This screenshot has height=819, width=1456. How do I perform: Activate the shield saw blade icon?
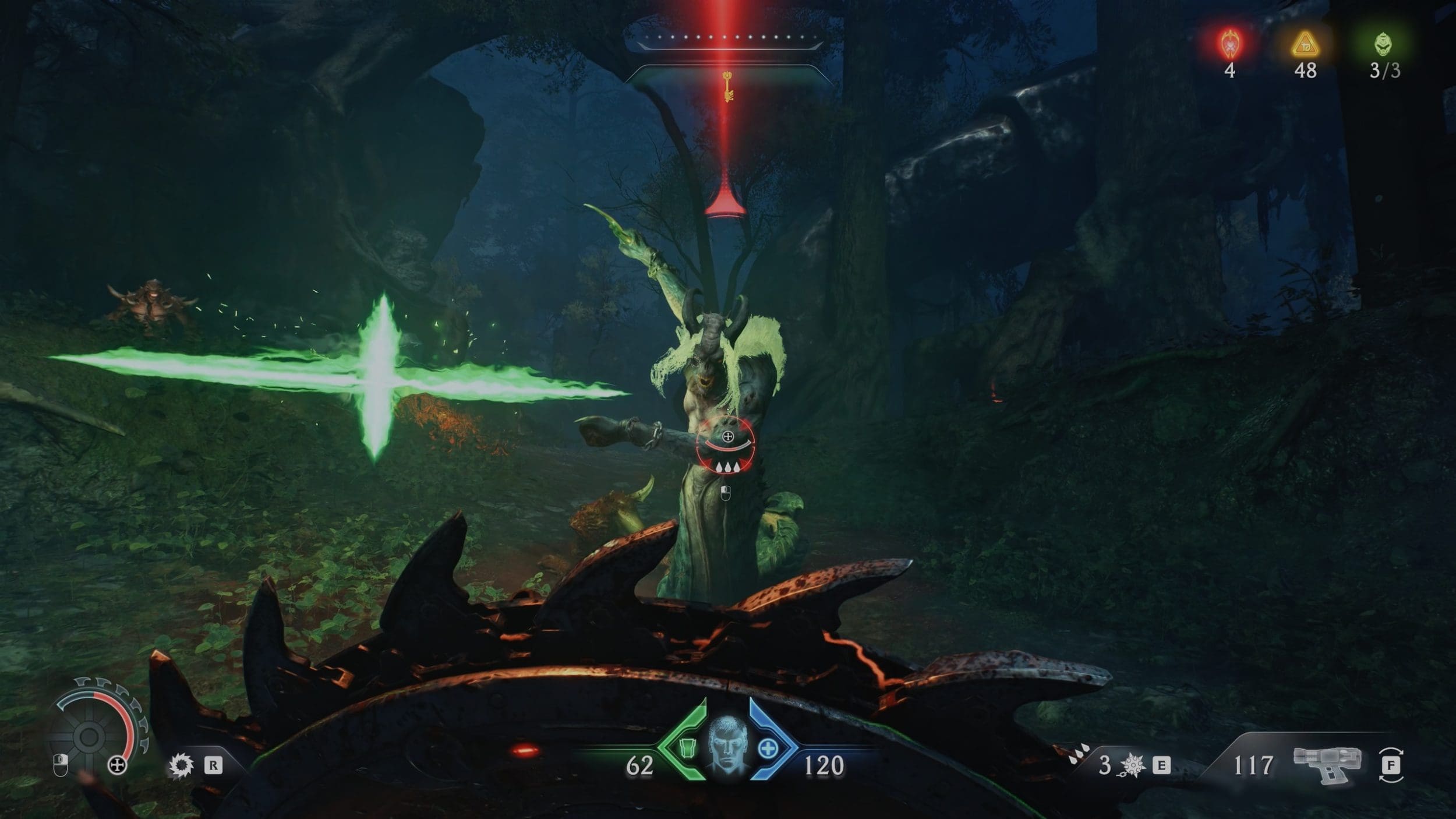181,765
